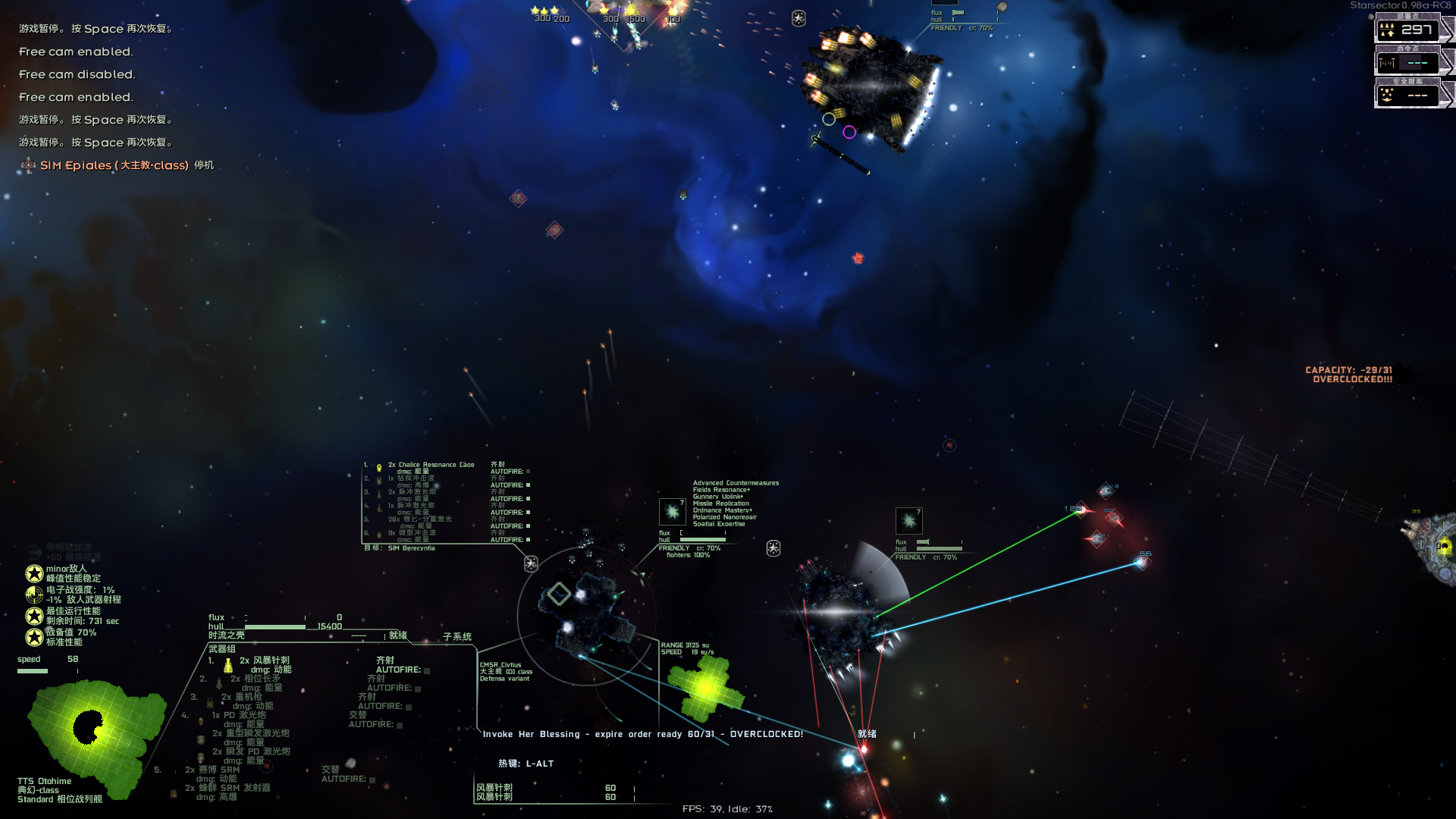Open the safe retreat panel
This screenshot has height=819, width=1456.
pyautogui.click(x=1408, y=96)
